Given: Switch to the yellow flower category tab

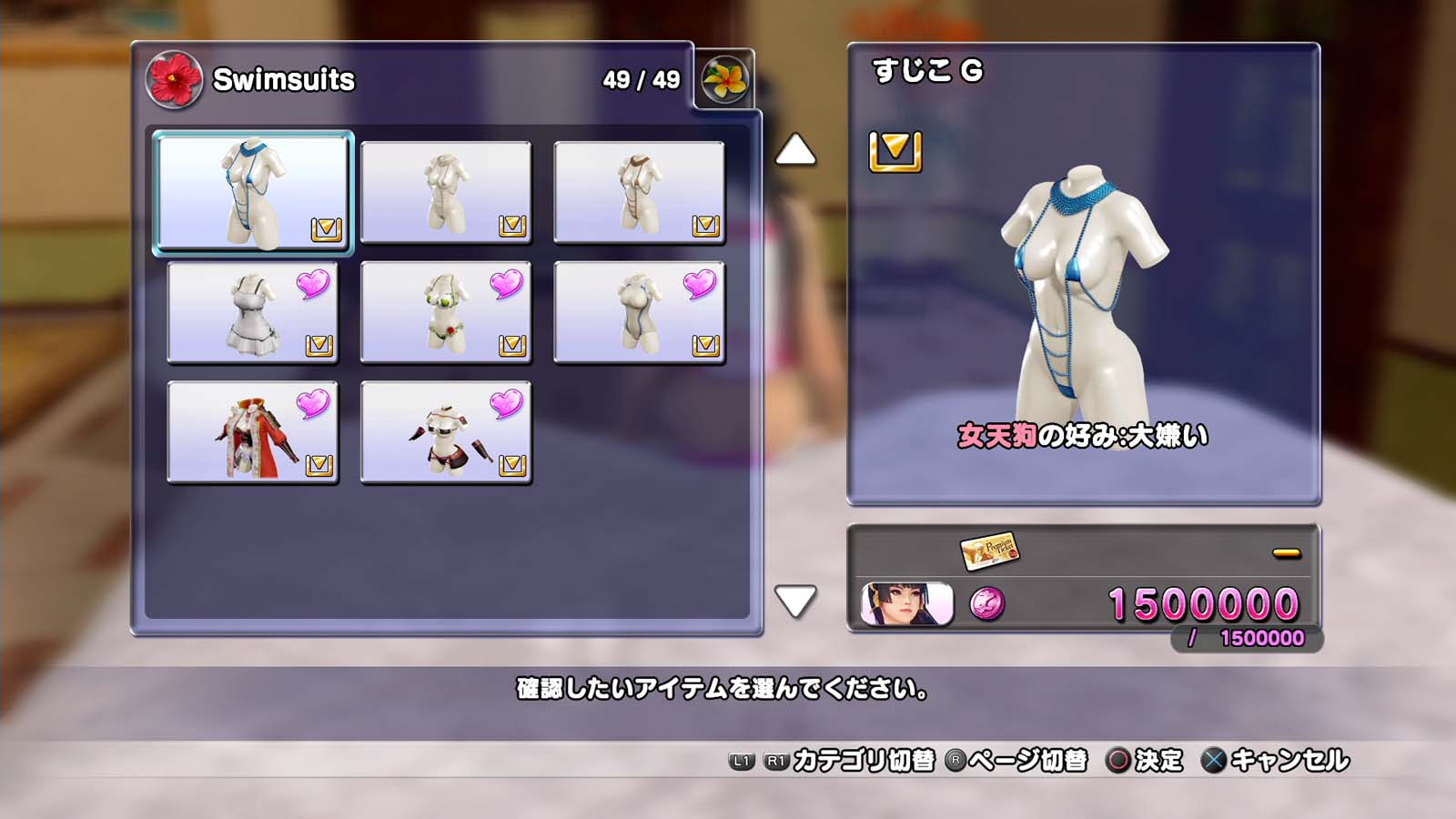Looking at the screenshot, I should (x=724, y=80).
